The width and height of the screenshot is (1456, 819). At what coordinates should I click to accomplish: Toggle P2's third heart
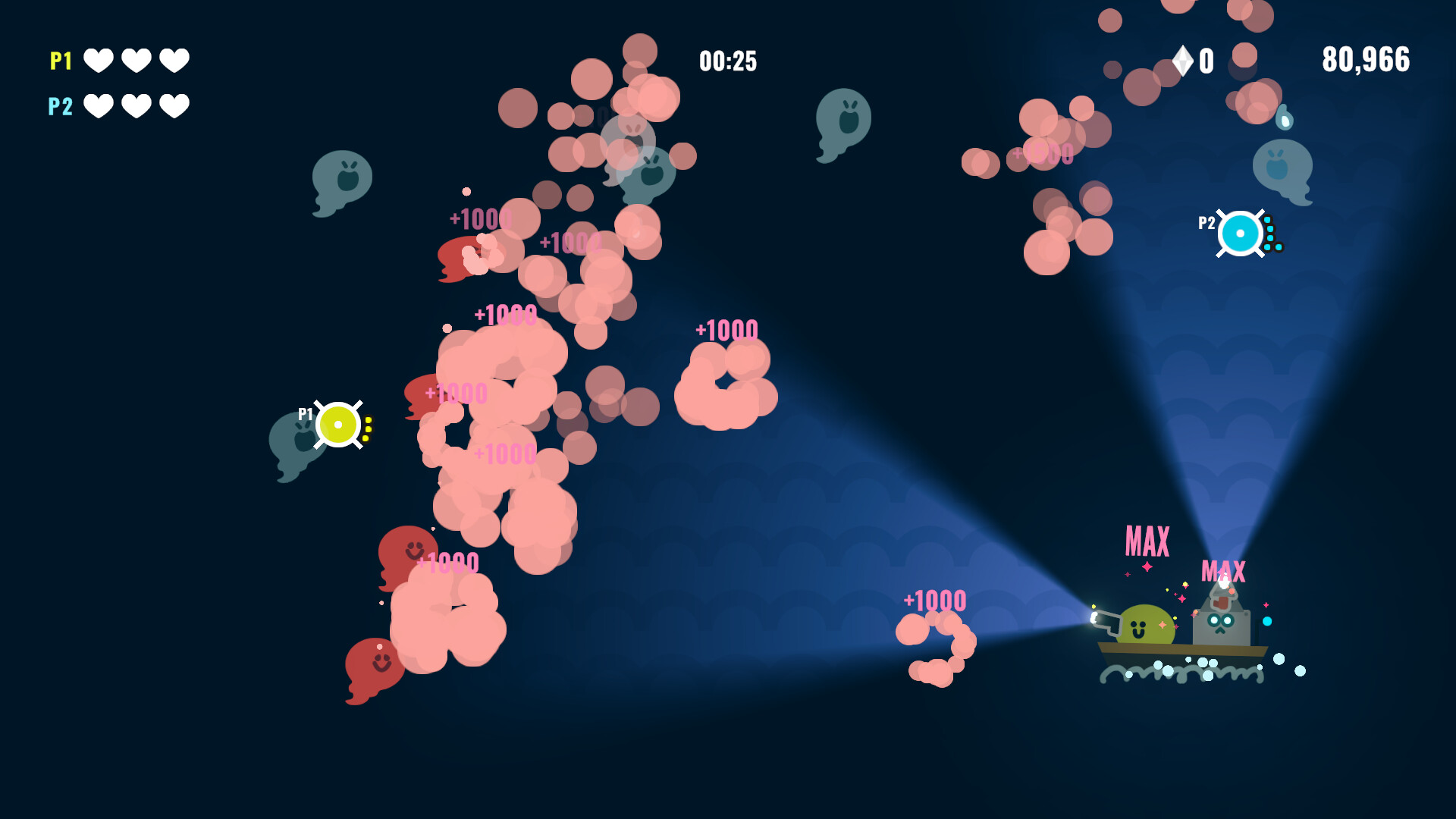174,106
